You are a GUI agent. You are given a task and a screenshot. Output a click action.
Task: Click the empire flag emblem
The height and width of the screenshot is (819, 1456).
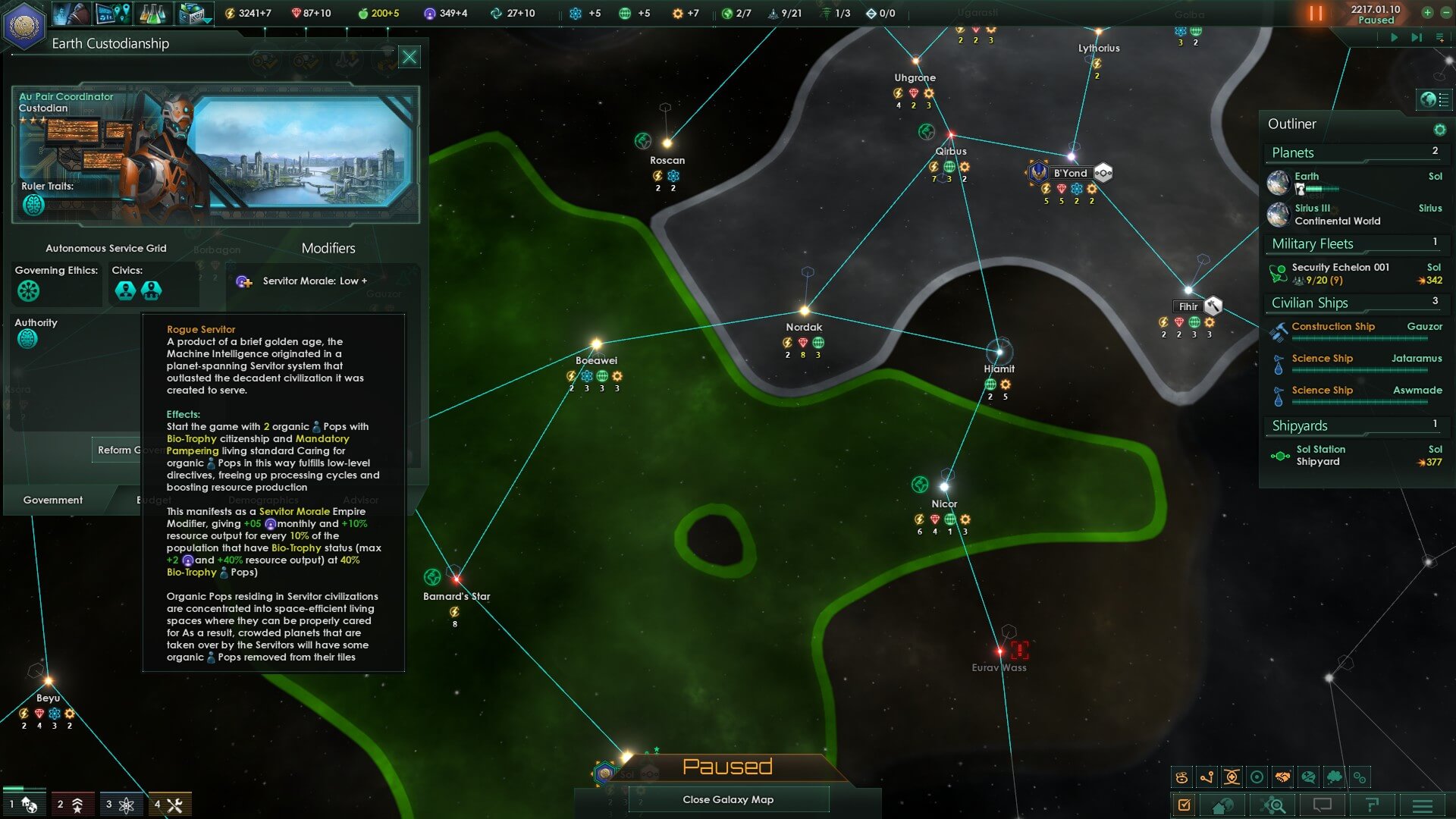pyautogui.click(x=24, y=25)
